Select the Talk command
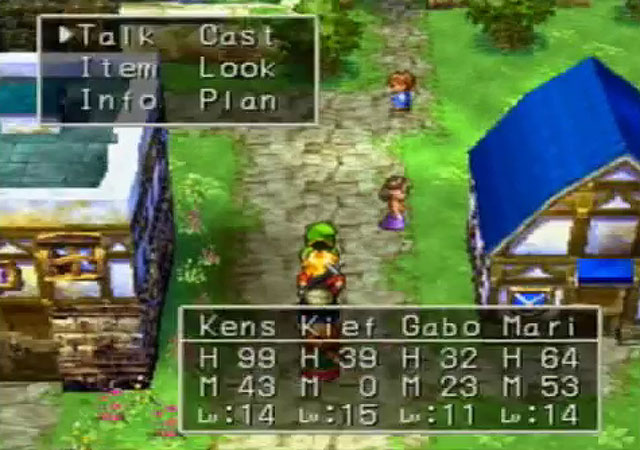 [x=117, y=36]
